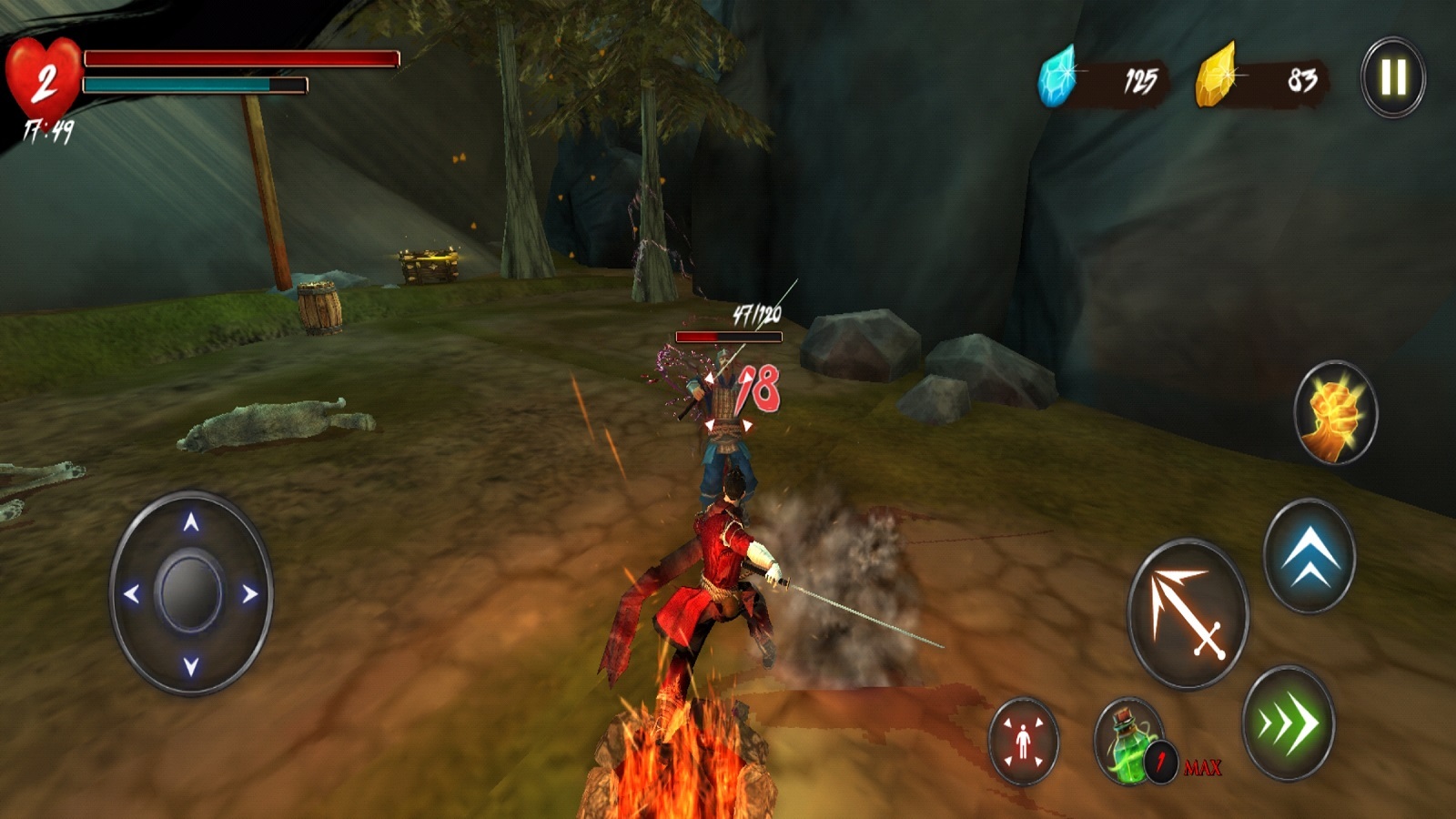Screen dimensions: 1456x819
Task: Move left with the joystick's left arrow
Action: (x=132, y=594)
